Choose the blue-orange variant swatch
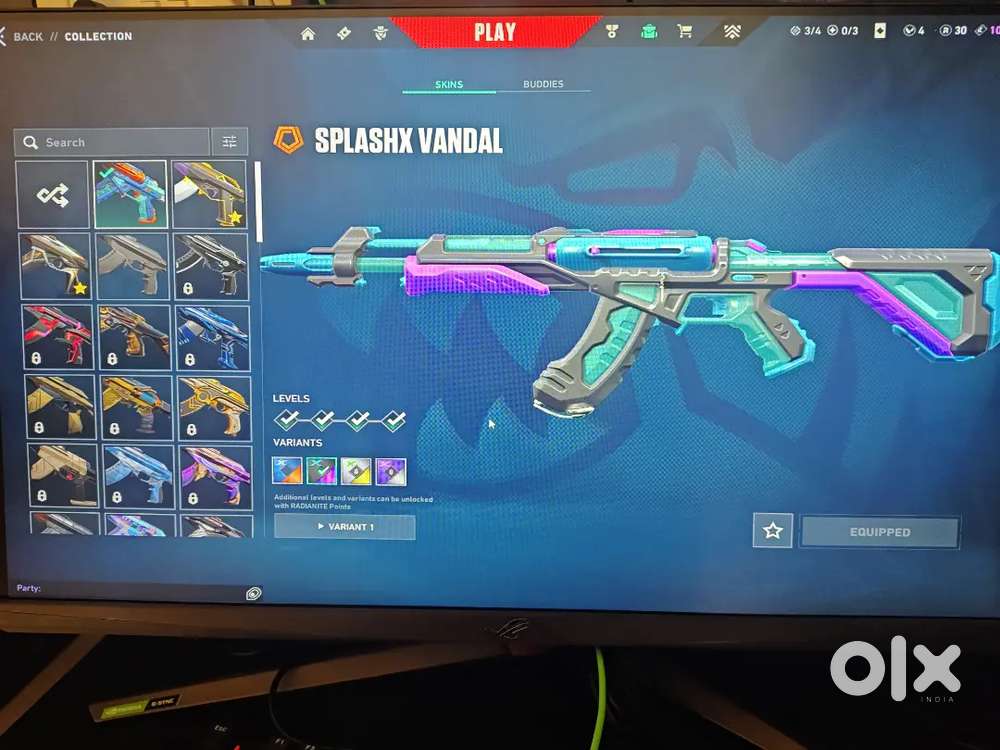 (x=288, y=470)
